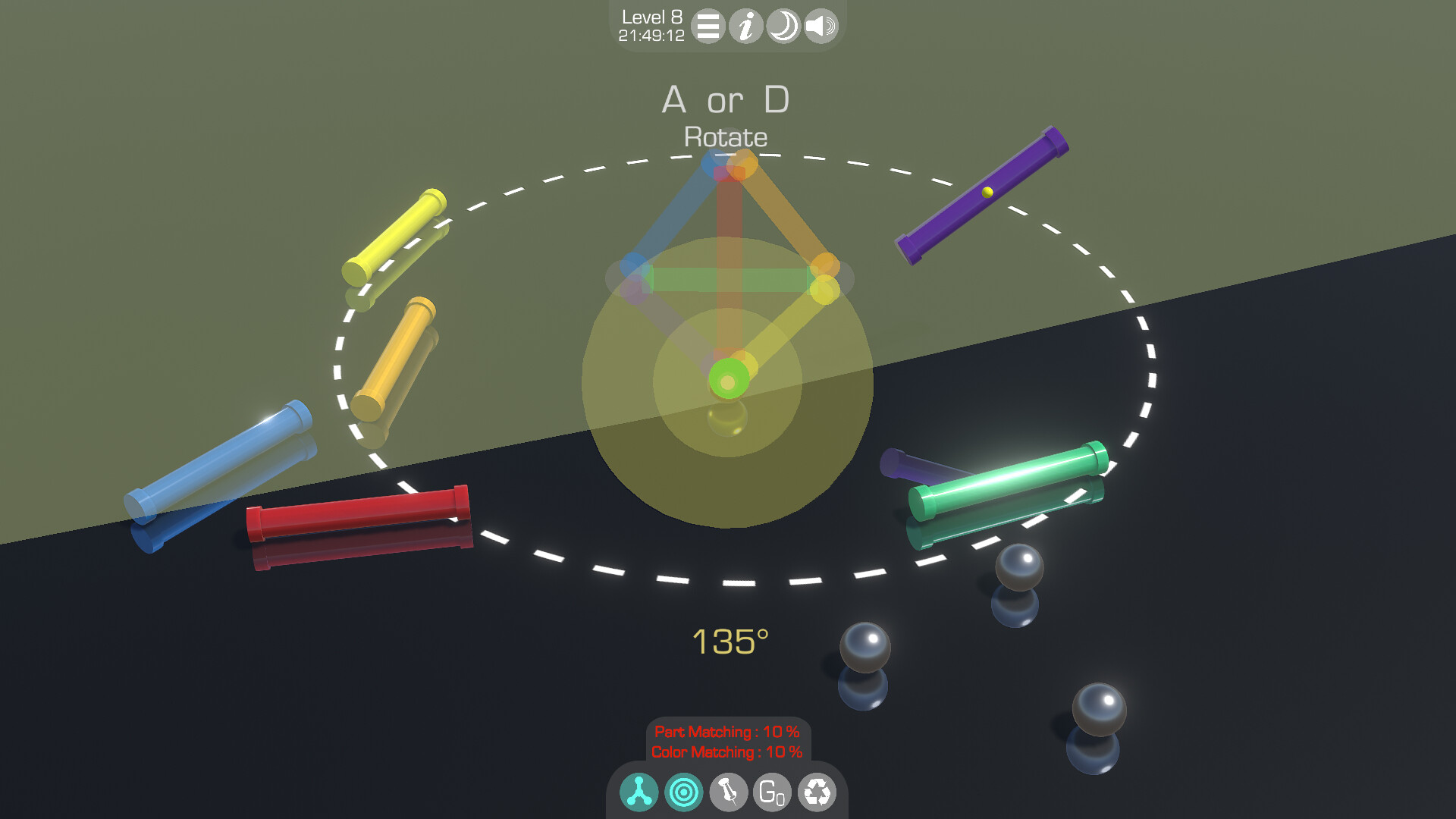Select the pin tool icon
This screenshot has width=1456, height=819.
tap(727, 791)
